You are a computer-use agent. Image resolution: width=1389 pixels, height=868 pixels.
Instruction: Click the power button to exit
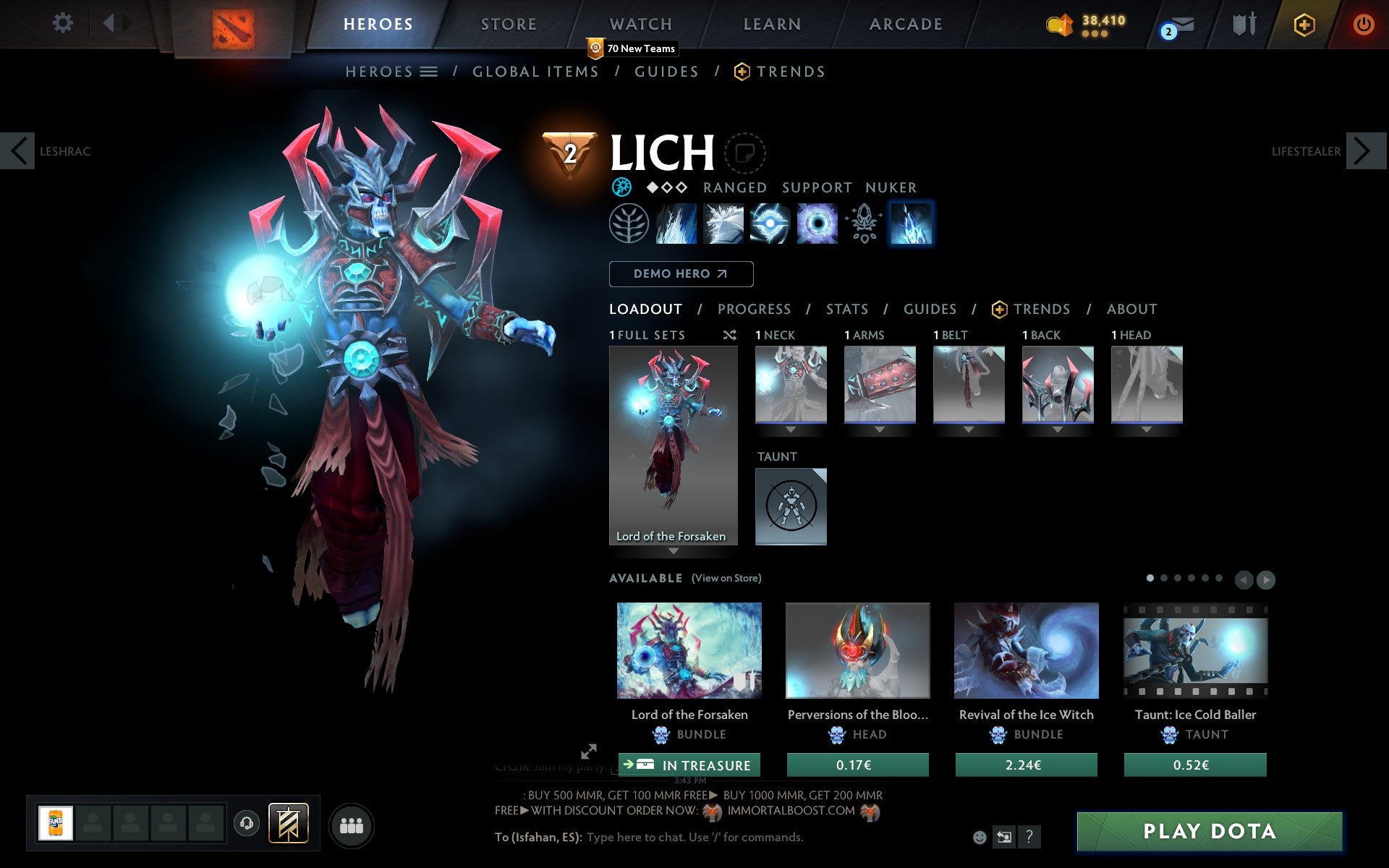[x=1363, y=23]
